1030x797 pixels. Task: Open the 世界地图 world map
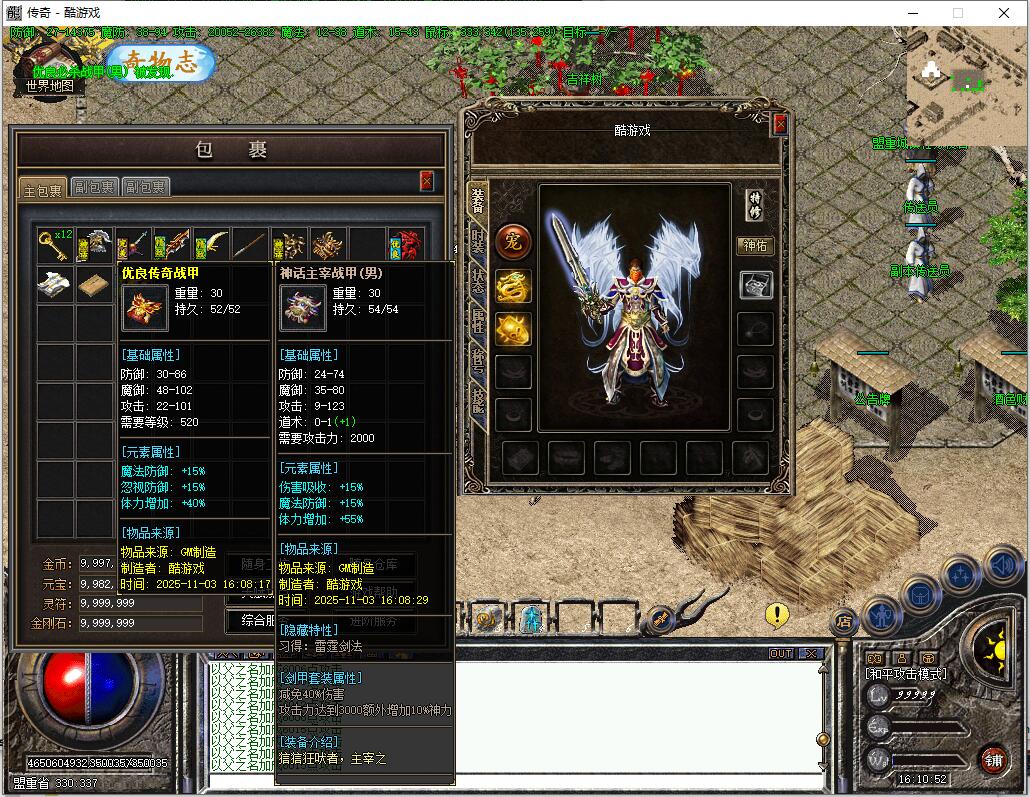click(51, 86)
